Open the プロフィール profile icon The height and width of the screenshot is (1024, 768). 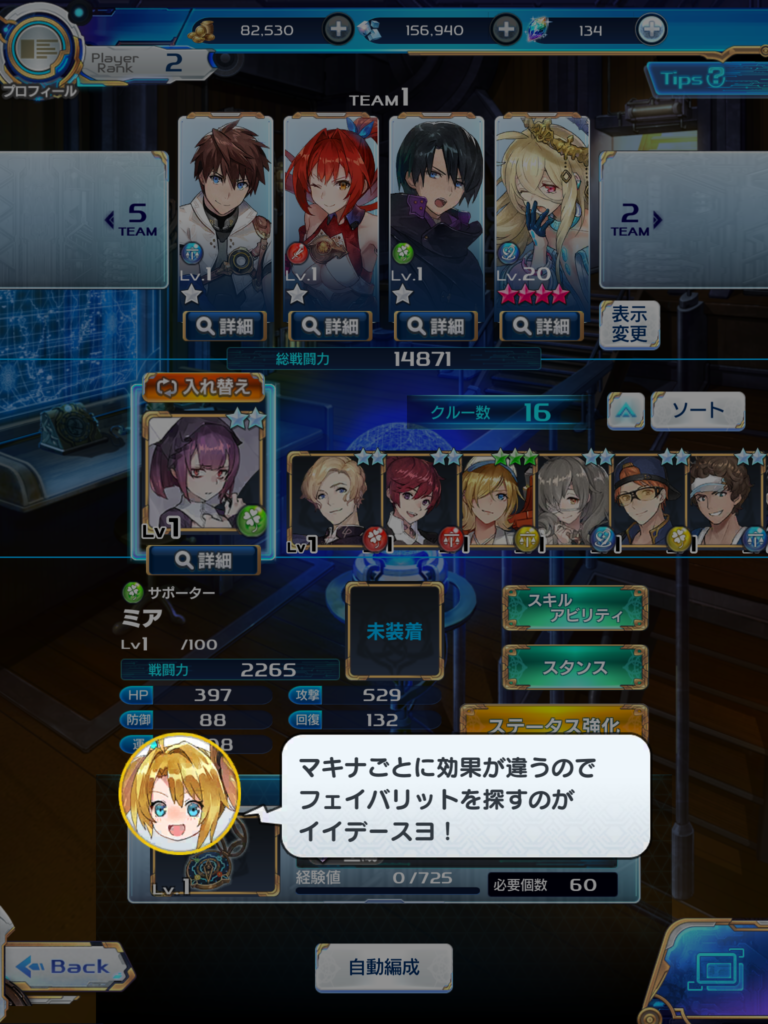[x=40, y=50]
